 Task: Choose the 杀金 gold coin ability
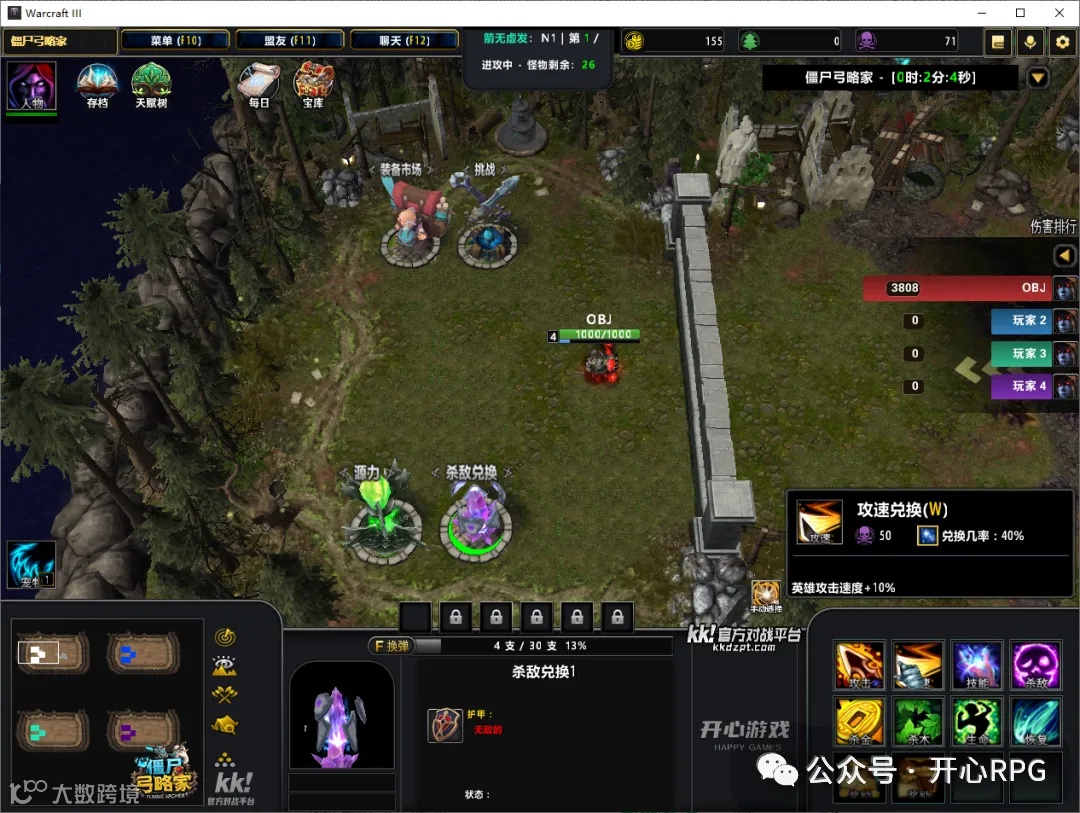(x=860, y=722)
